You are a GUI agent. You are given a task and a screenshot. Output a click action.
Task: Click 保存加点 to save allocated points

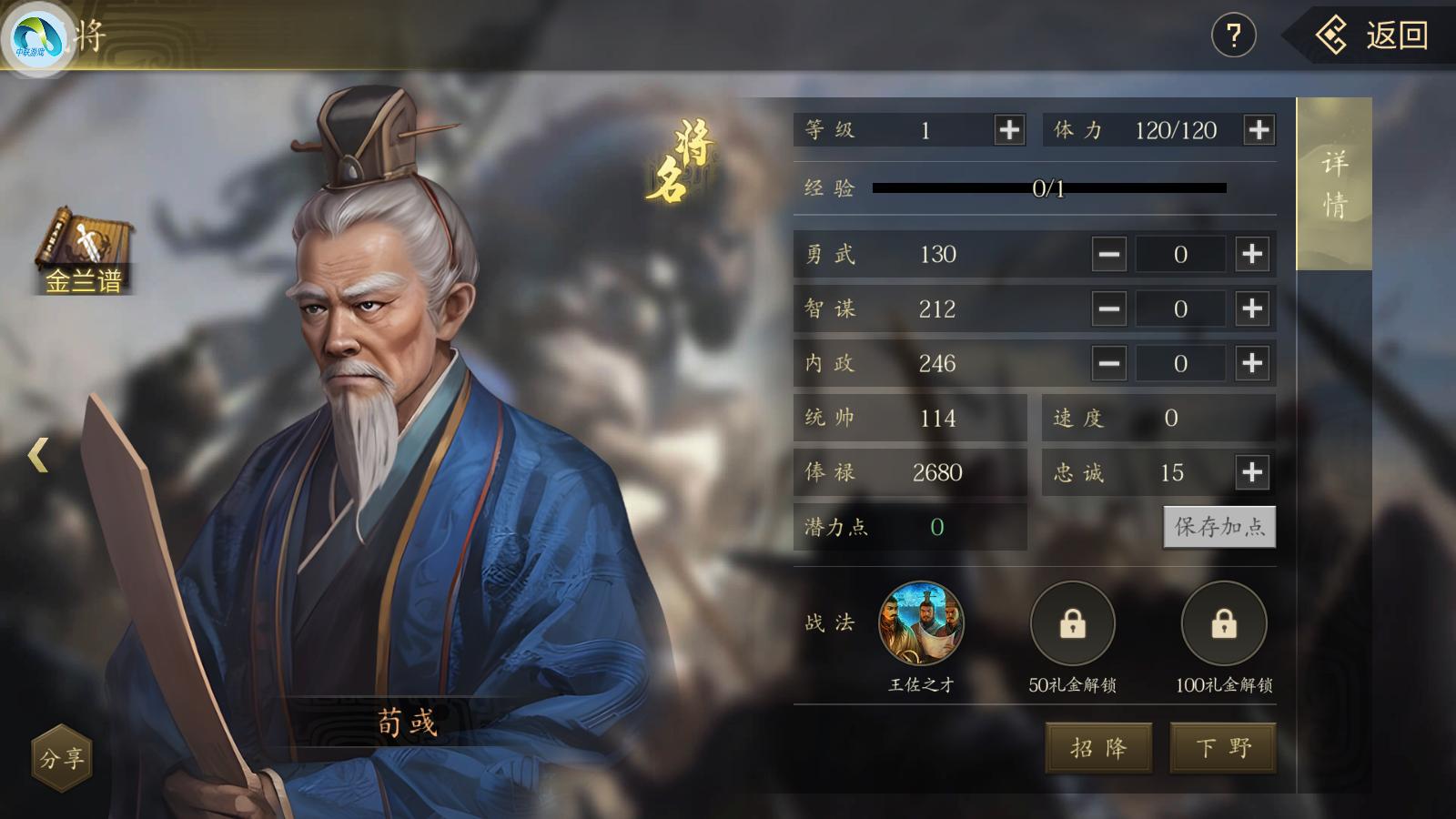(1219, 527)
